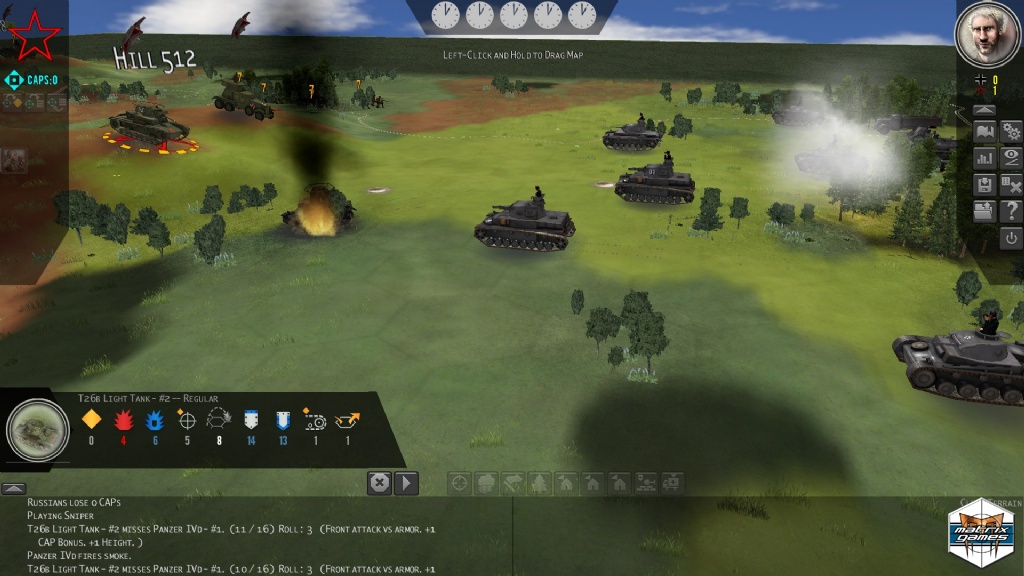
Task: Click the red star faction emblem
Action: click(36, 34)
